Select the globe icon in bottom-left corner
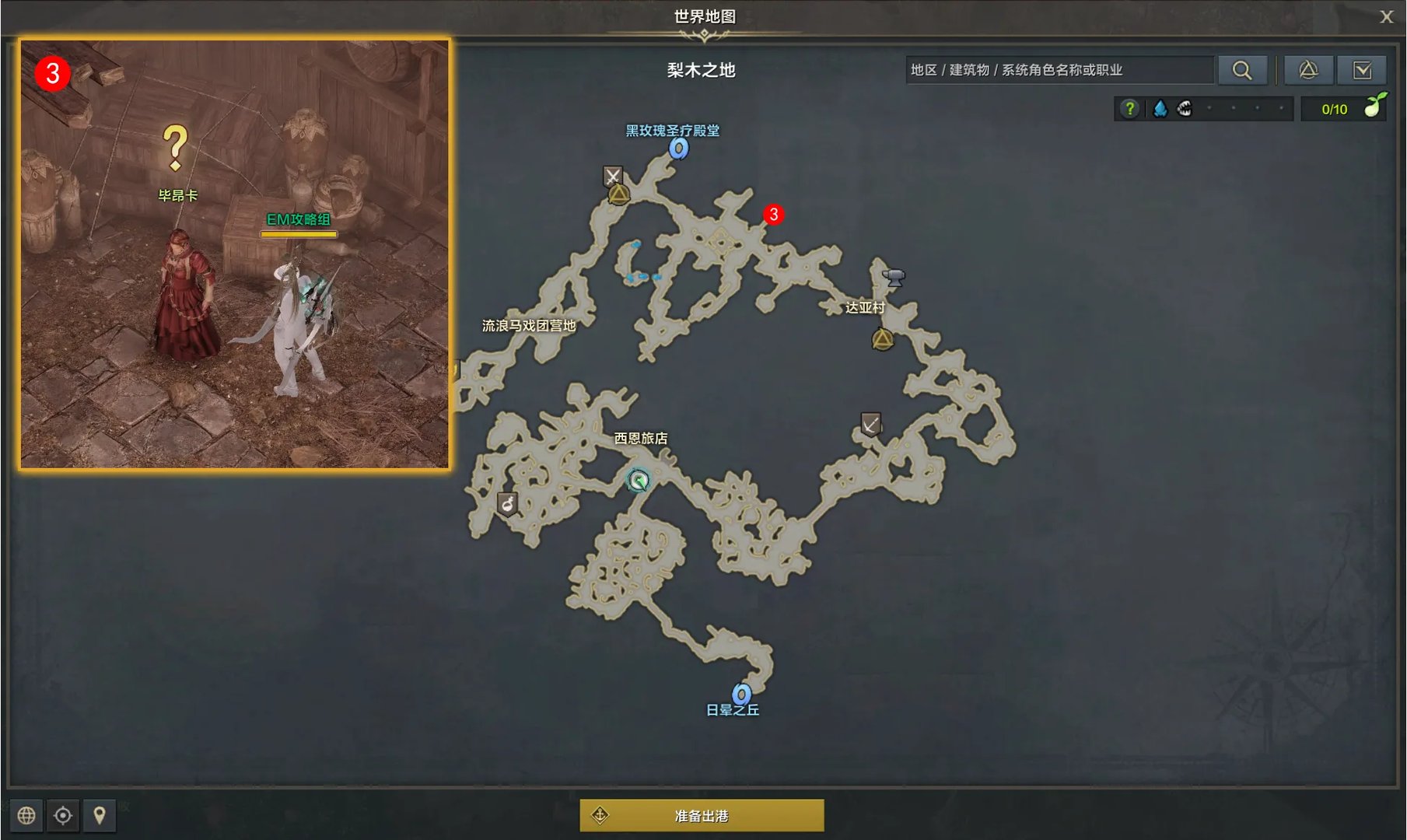This screenshot has height=840, width=1407. point(28,816)
